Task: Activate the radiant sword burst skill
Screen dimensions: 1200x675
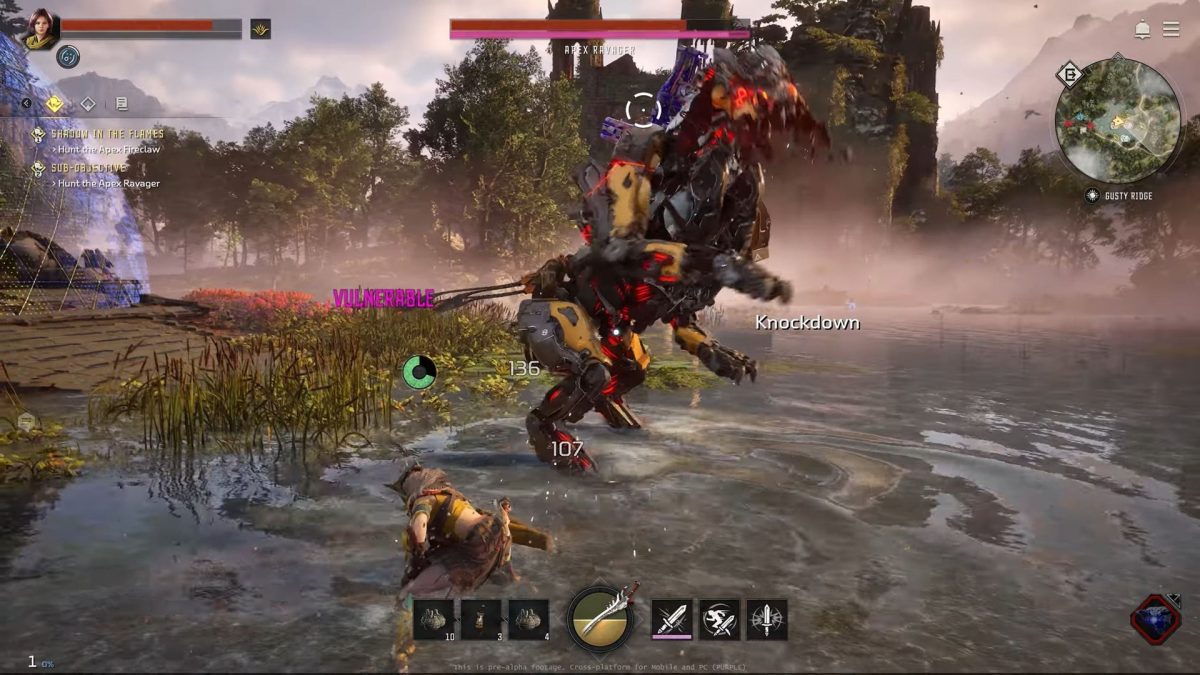Action: click(767, 619)
